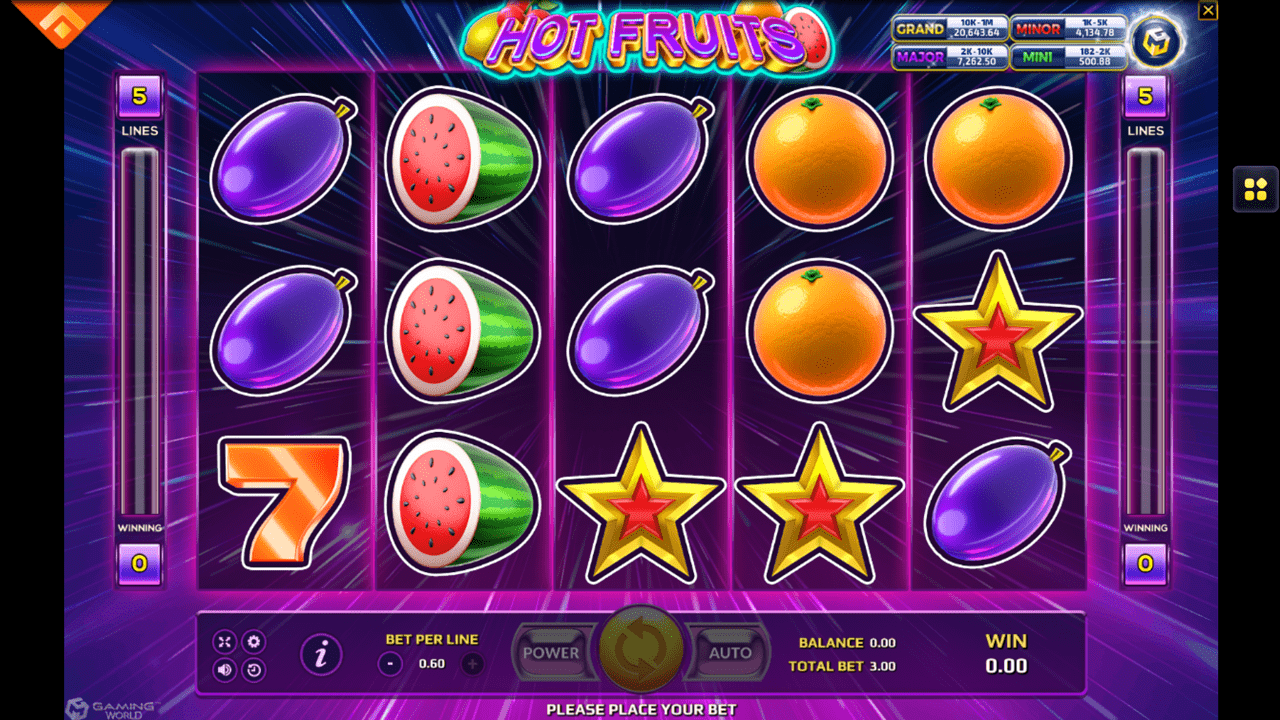
Task: Click the left WINNING meter bar
Action: click(140, 330)
